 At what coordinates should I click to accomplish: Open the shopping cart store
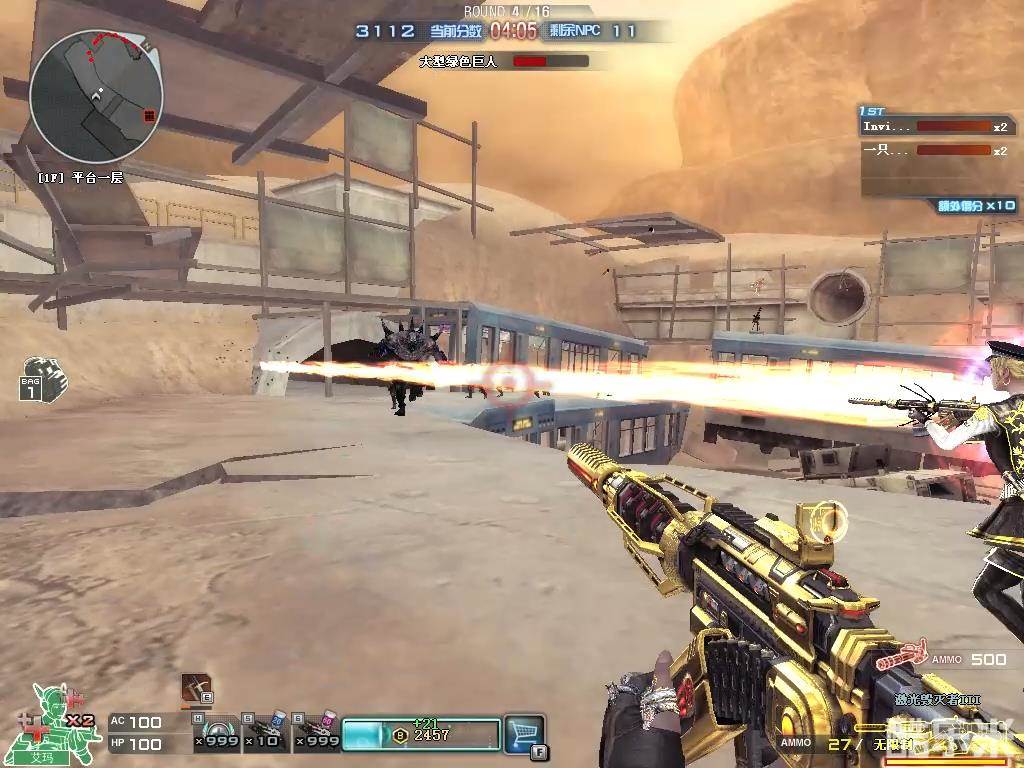pyautogui.click(x=523, y=733)
